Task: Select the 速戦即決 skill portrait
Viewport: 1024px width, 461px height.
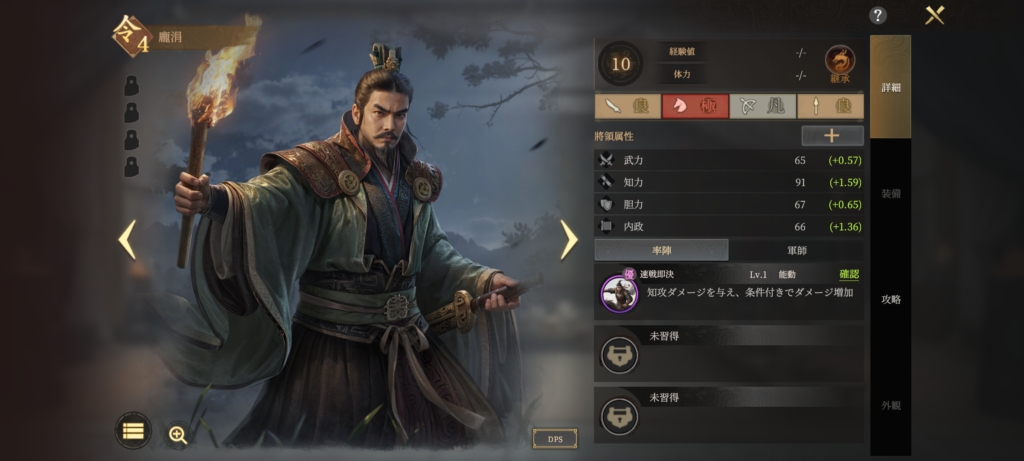Action: [x=619, y=292]
